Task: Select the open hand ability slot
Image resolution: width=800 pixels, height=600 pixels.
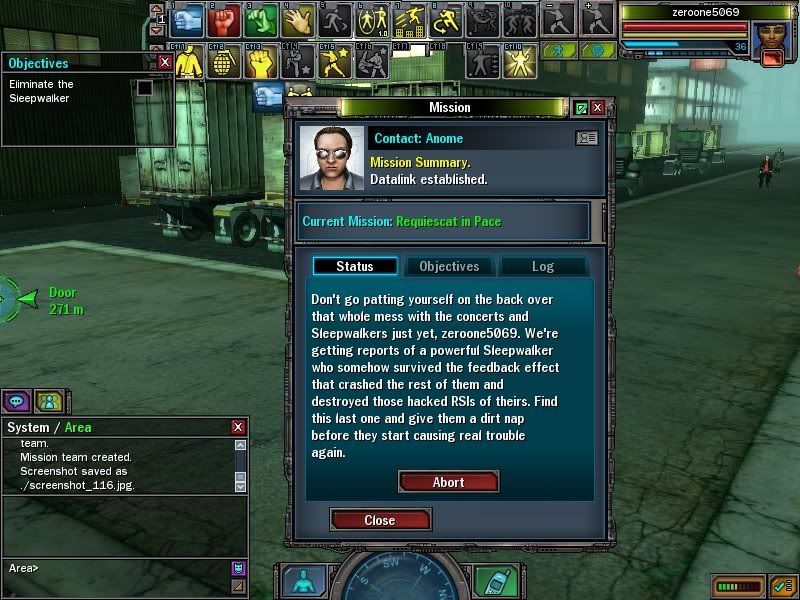Action: pyautogui.click(x=297, y=20)
